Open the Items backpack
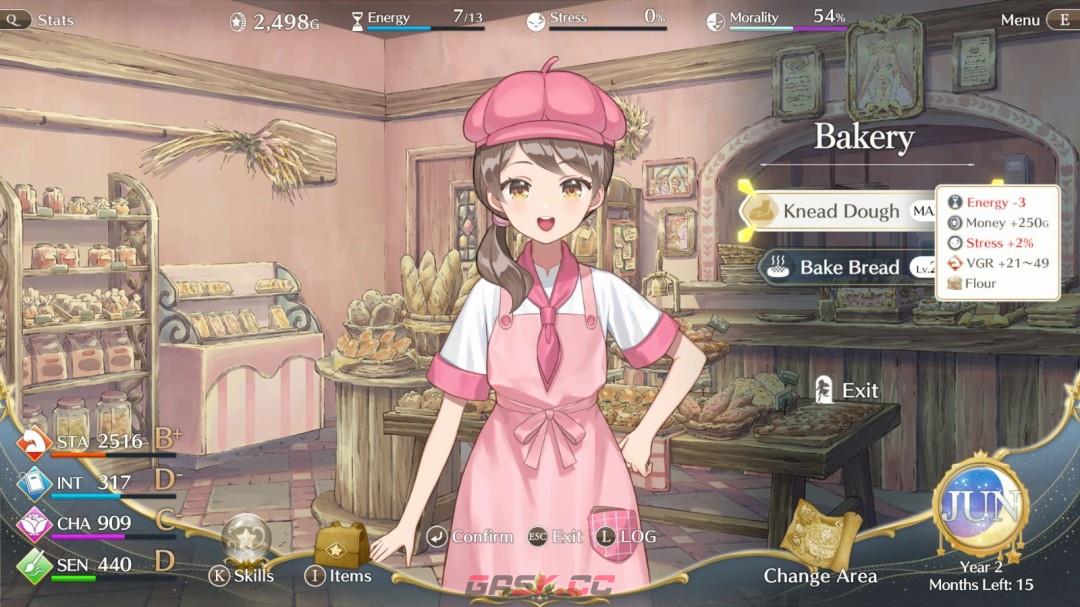The image size is (1080, 607). 339,547
